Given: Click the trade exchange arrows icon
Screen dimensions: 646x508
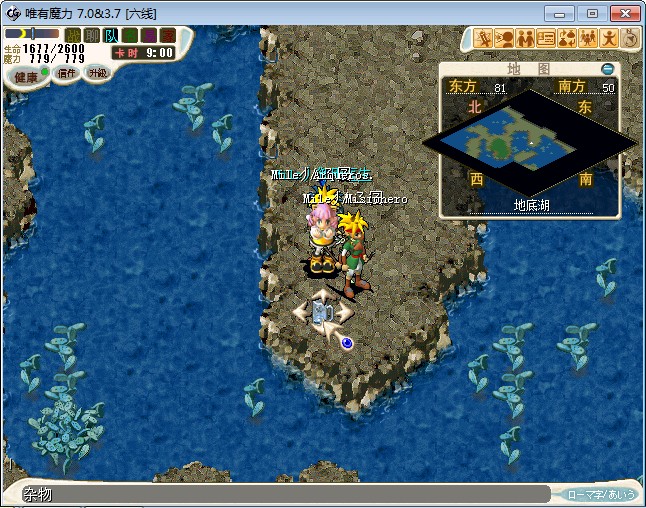Looking at the screenshot, I should pos(567,39).
